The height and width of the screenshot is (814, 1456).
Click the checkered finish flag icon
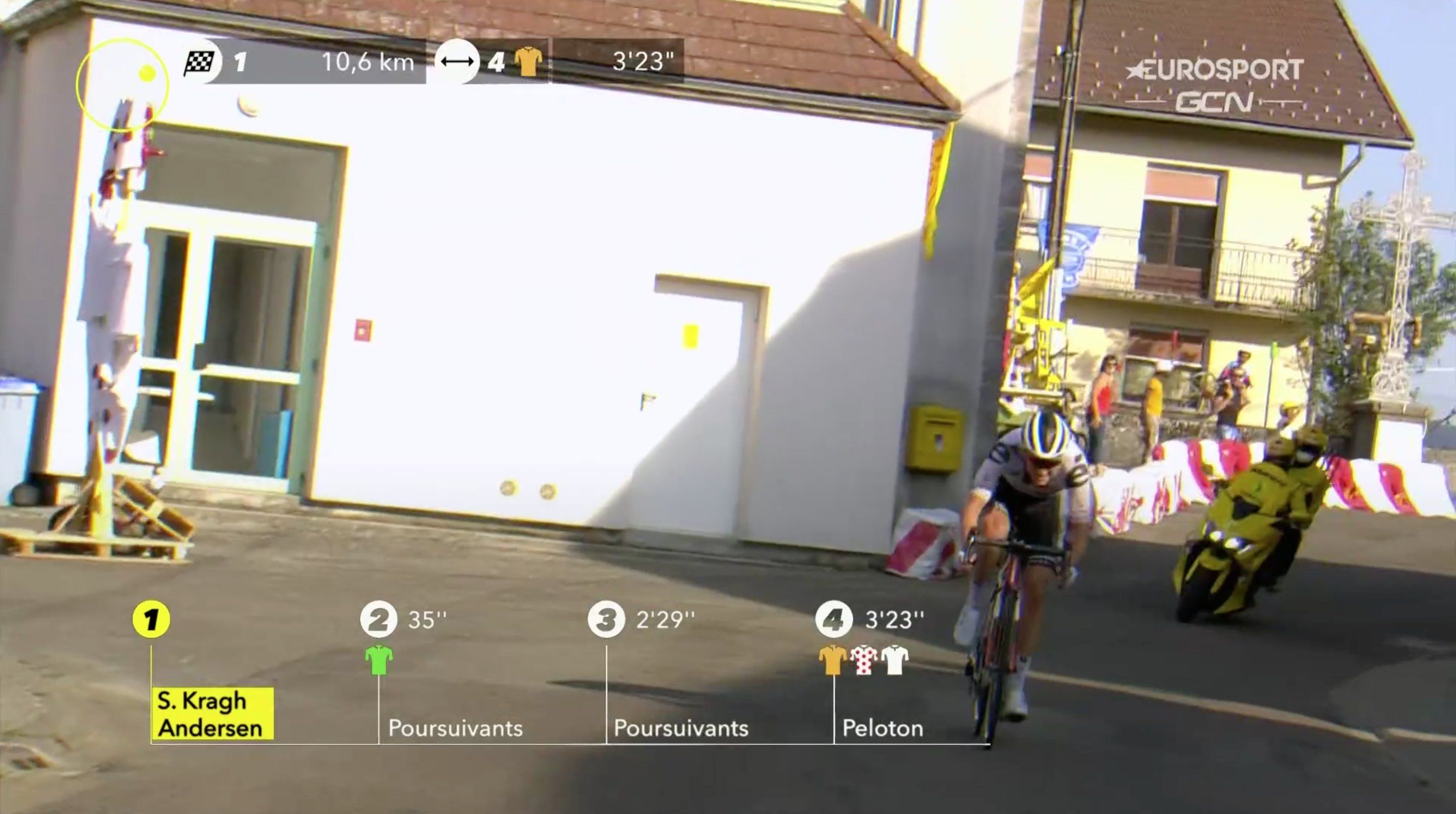point(200,62)
